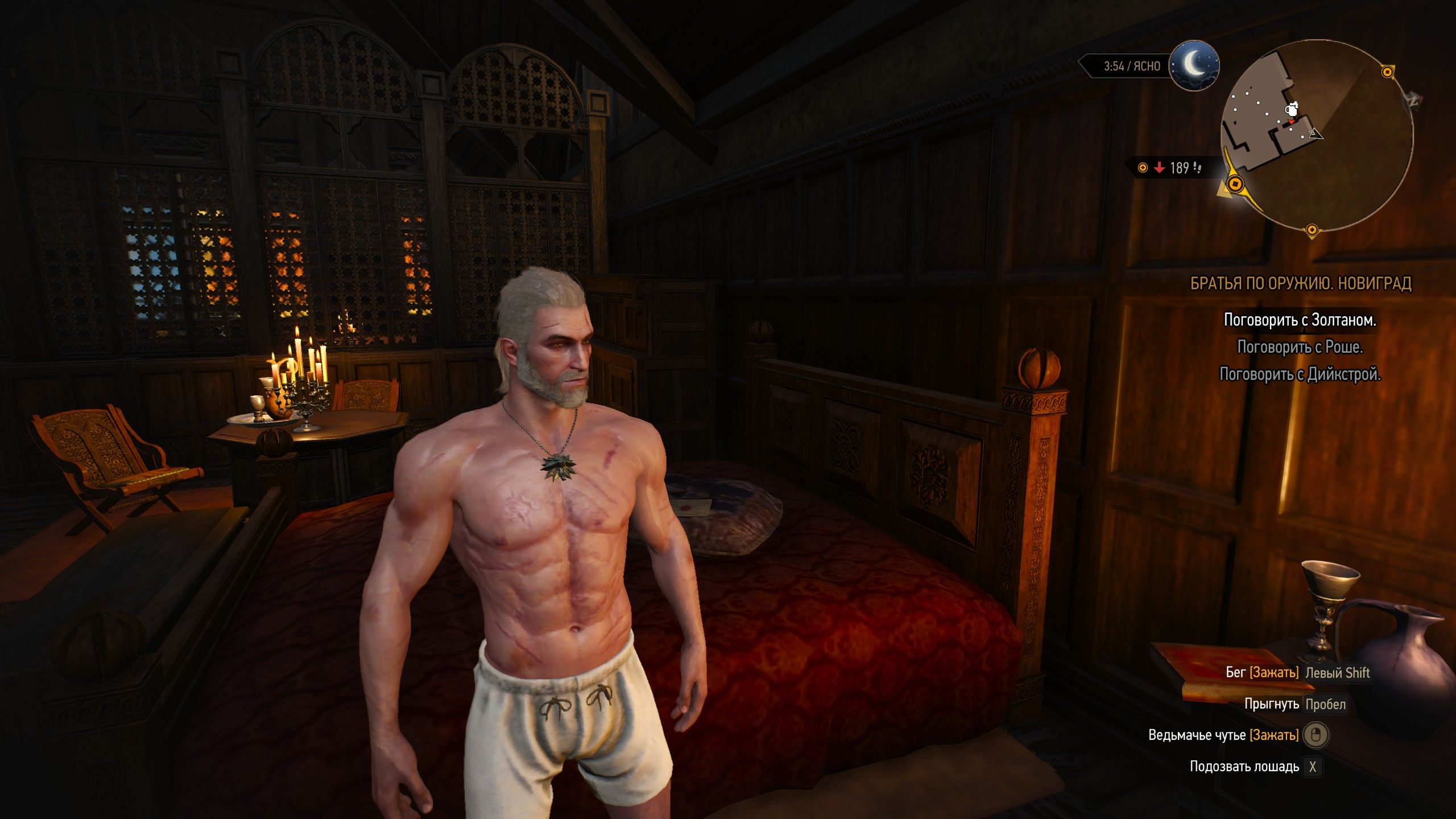
Task: Click the circular minimap
Action: coord(1317,135)
